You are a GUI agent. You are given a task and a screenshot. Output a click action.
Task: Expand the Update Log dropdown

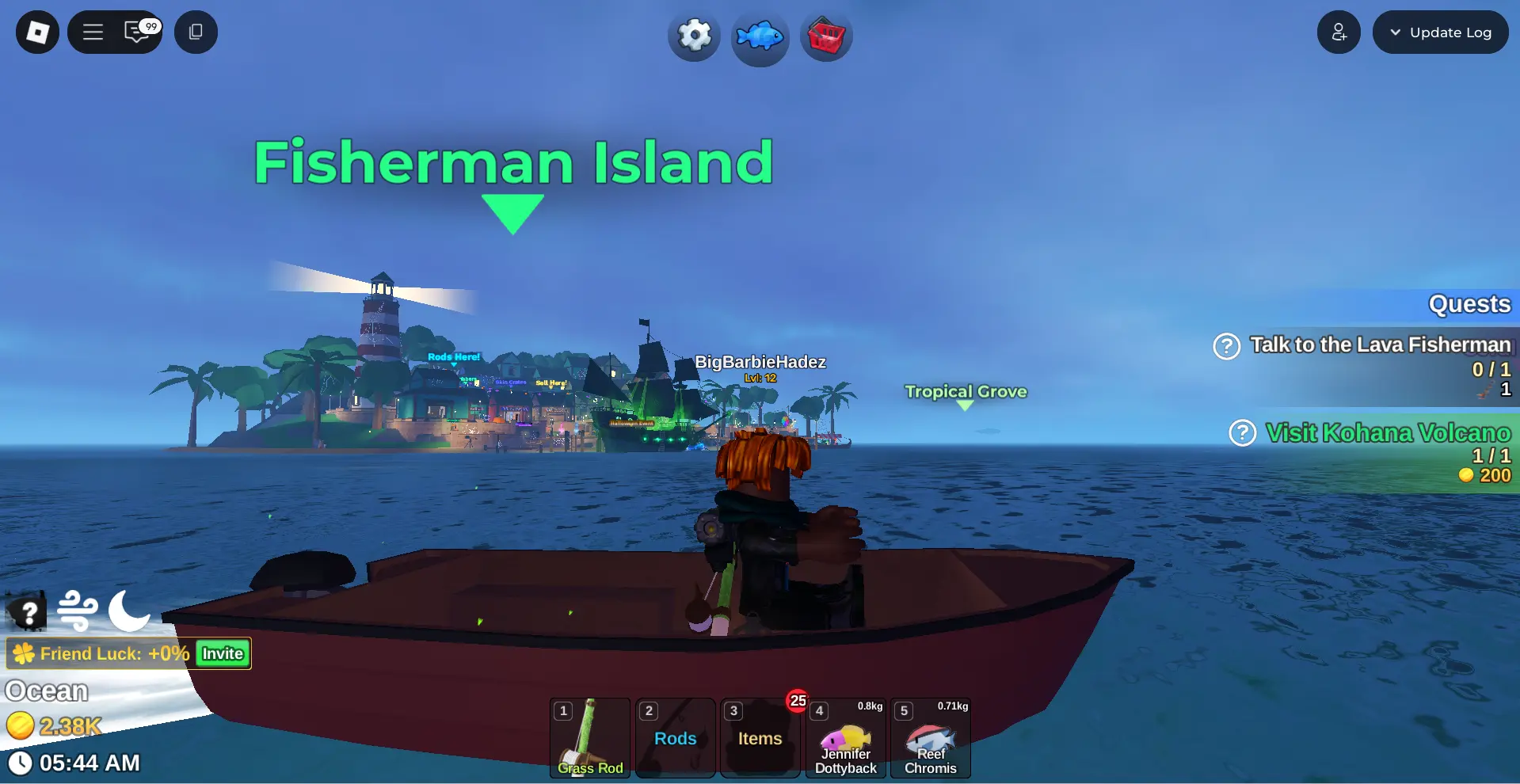(x=1440, y=32)
